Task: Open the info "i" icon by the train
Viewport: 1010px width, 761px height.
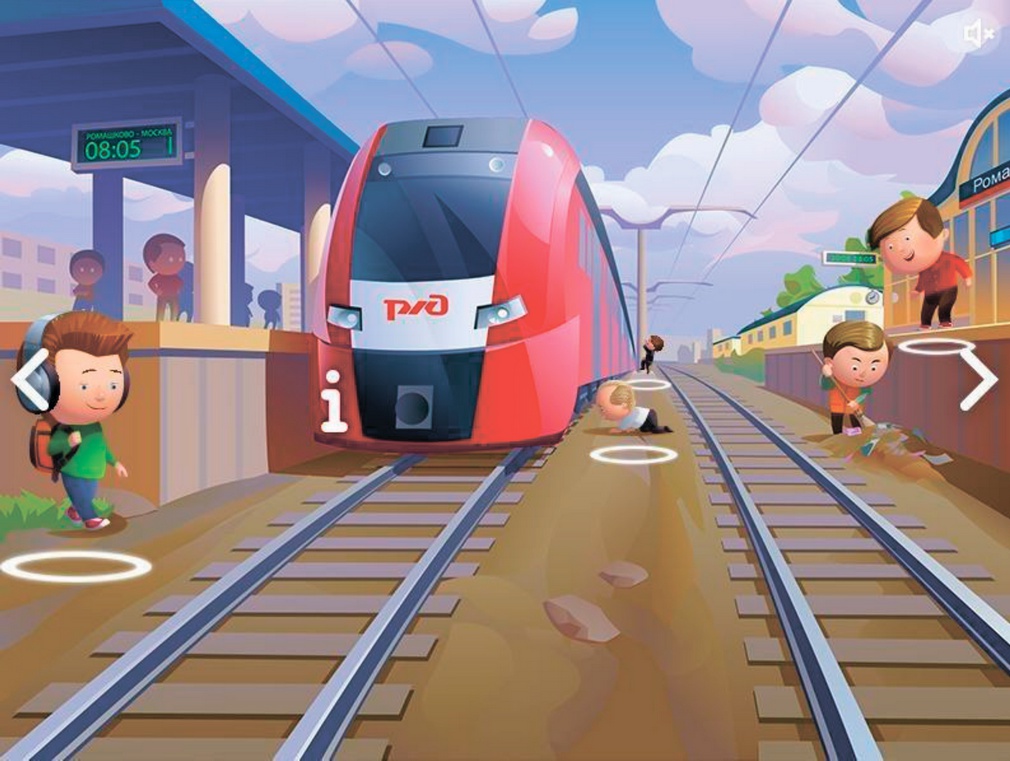Action: tap(334, 401)
